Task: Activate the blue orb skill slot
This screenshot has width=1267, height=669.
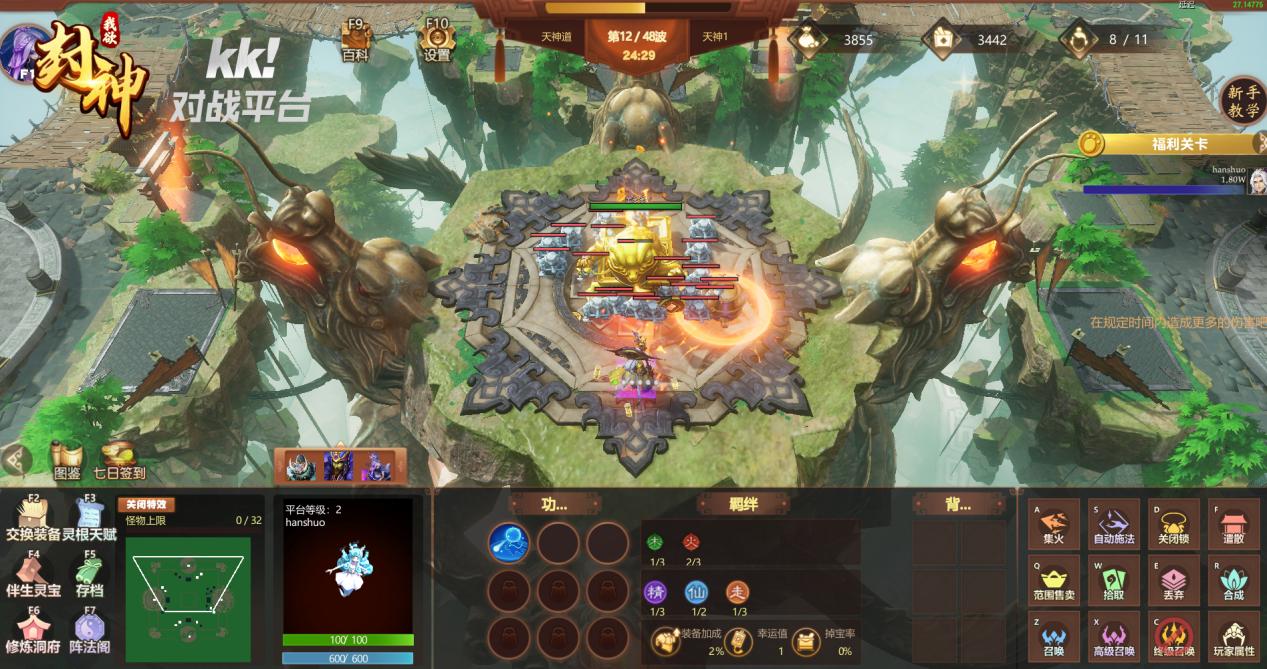Action: 509,543
